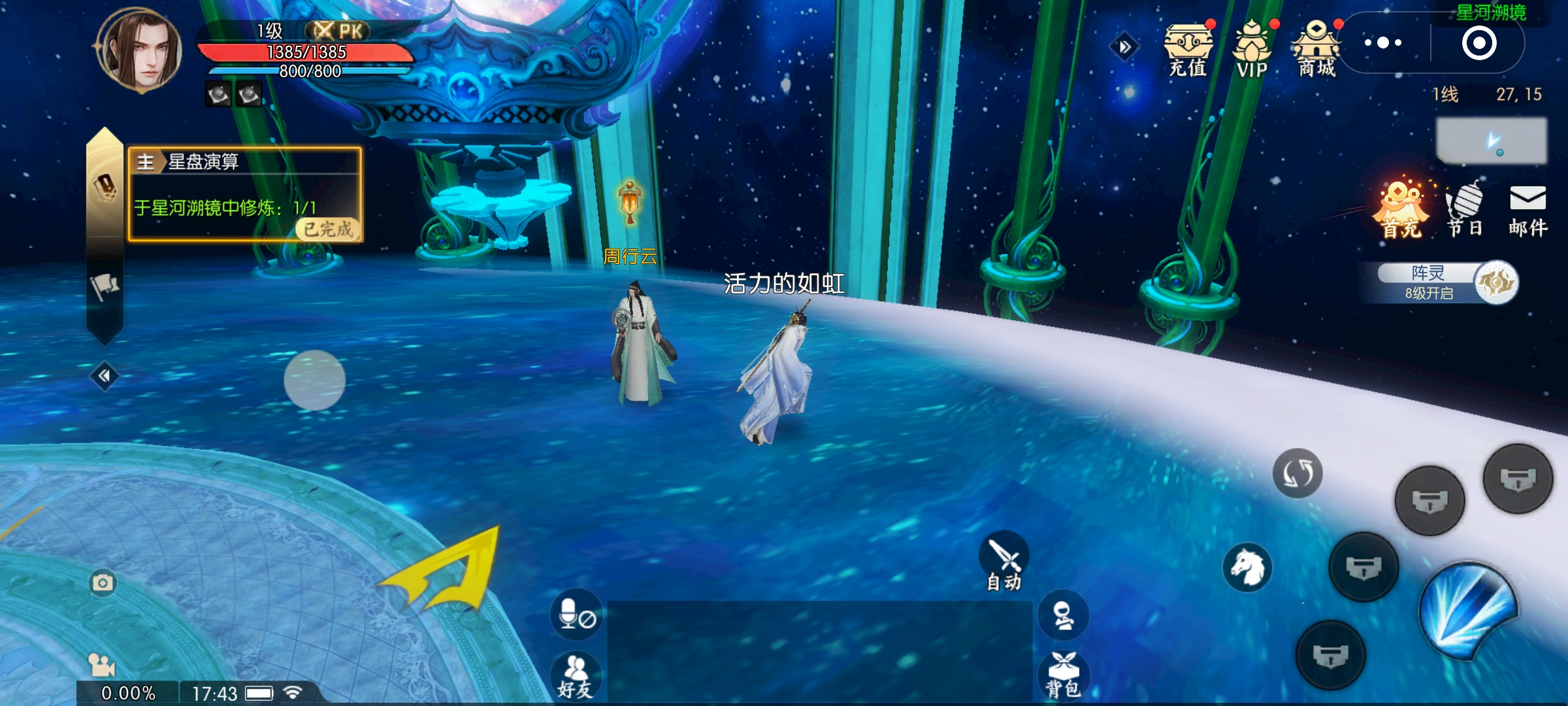Open the 邮件 mailbox
Image resolution: width=1568 pixels, height=706 pixels.
tap(1527, 209)
